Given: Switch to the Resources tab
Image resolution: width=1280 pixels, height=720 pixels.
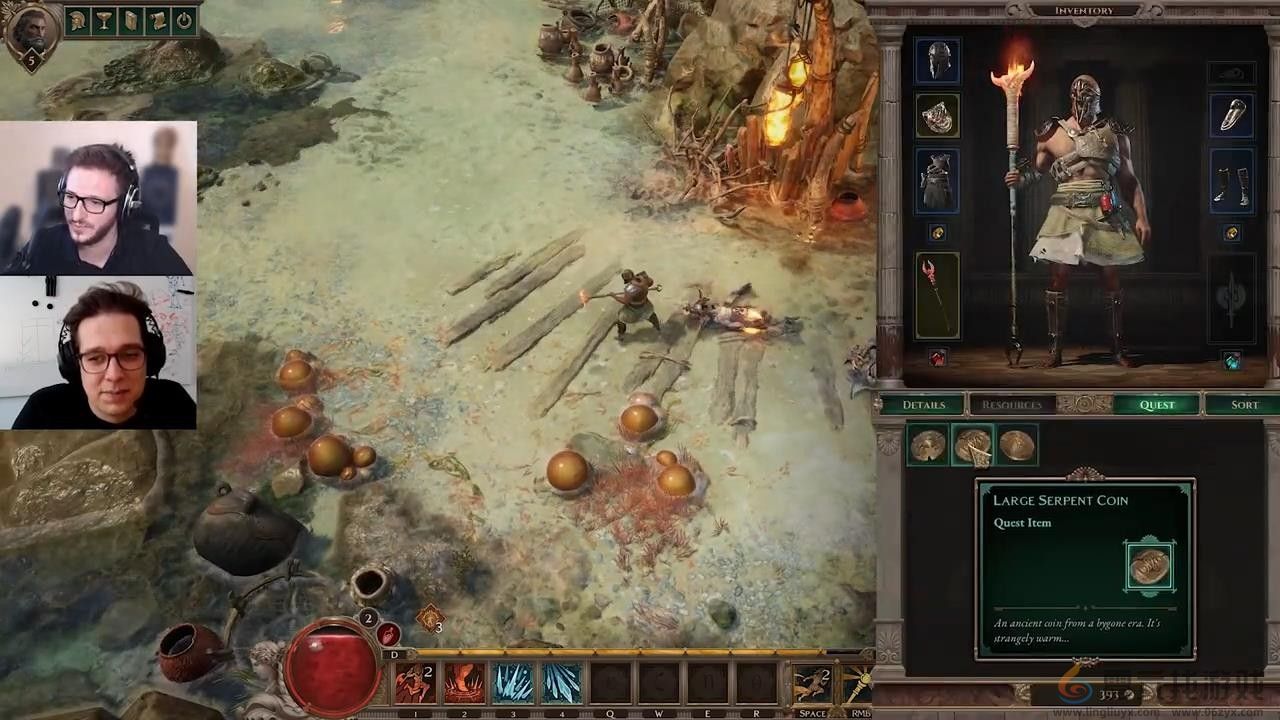Looking at the screenshot, I should click(x=1011, y=405).
